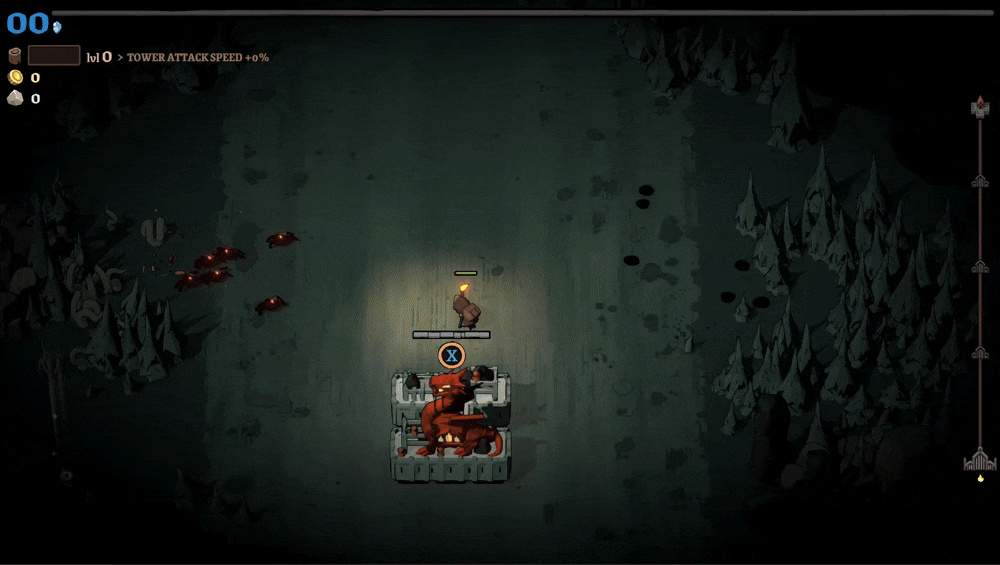Click the wood log resource icon
Screen dimensions: 1000x565
pos(15,56)
